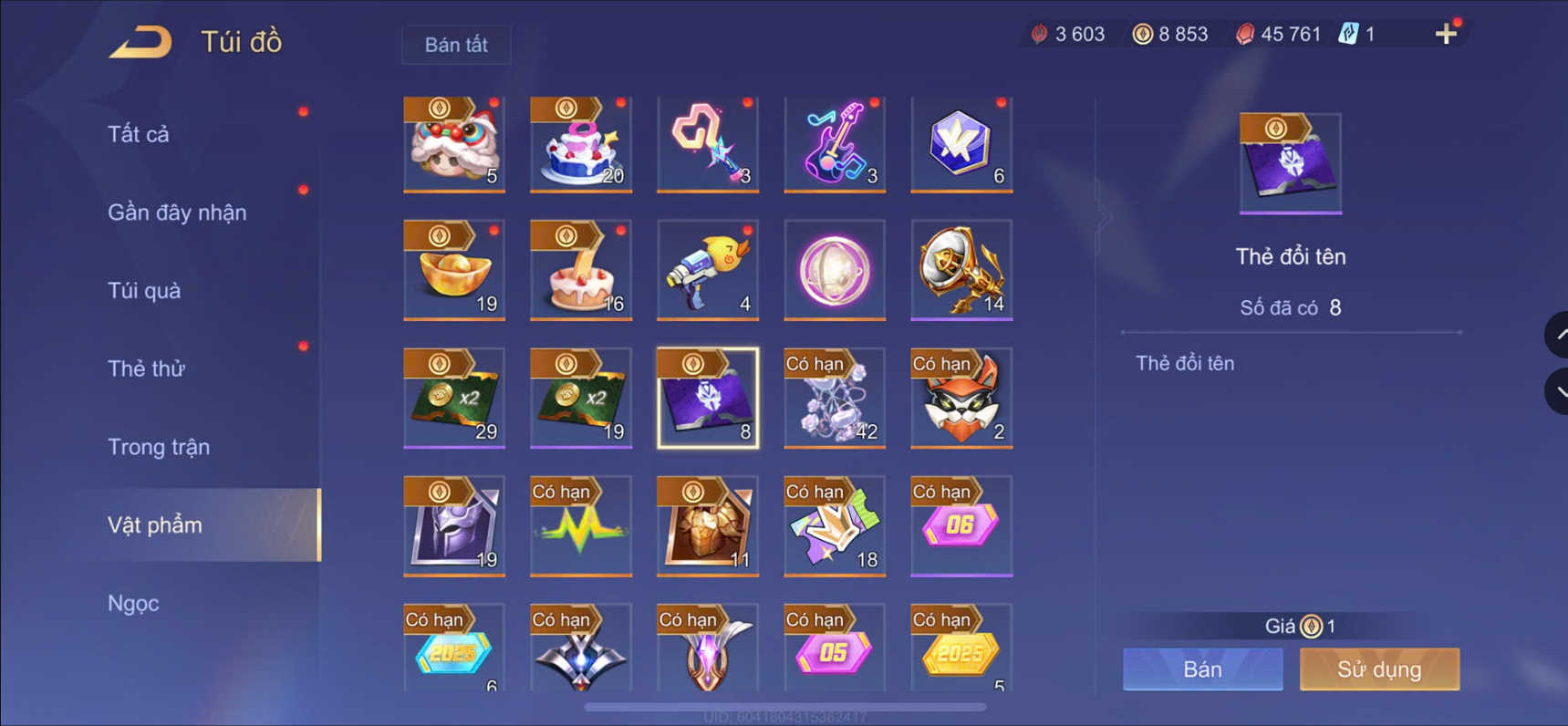Select the birthday cake item with 20 quantity
This screenshot has width=1568, height=726.
580,144
